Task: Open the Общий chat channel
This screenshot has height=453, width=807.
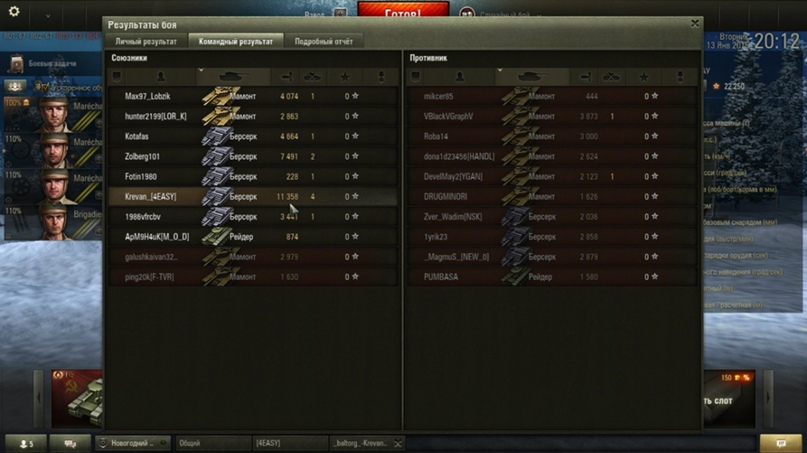Action: click(x=210, y=443)
